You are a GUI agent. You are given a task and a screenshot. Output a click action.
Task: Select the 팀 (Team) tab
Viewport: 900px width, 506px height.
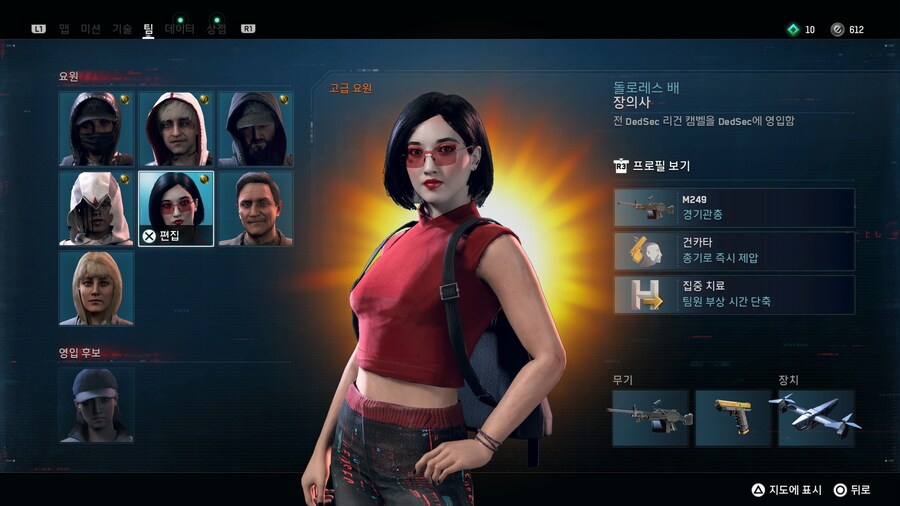click(x=148, y=29)
